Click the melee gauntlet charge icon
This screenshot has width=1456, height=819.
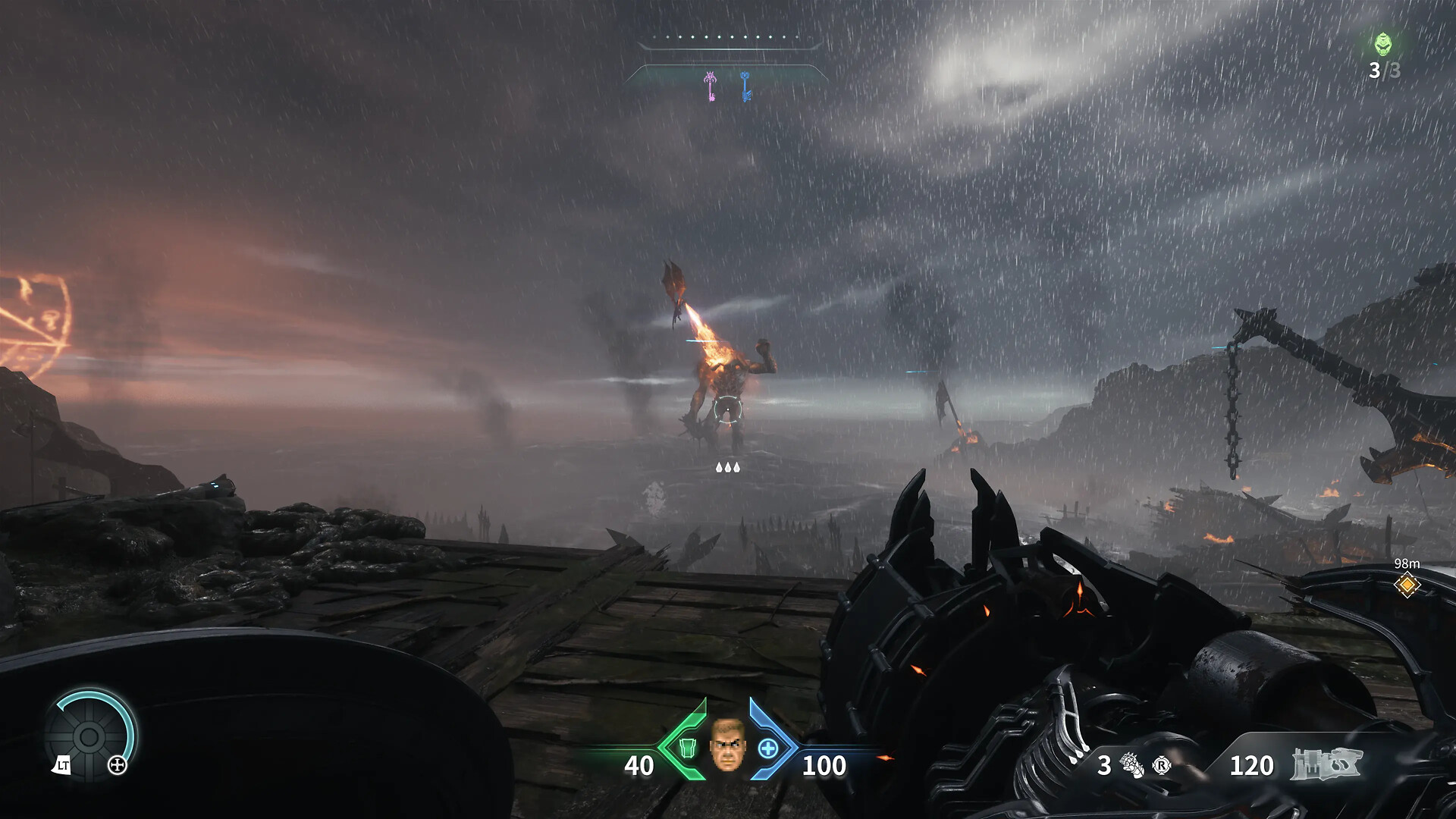click(x=1131, y=765)
